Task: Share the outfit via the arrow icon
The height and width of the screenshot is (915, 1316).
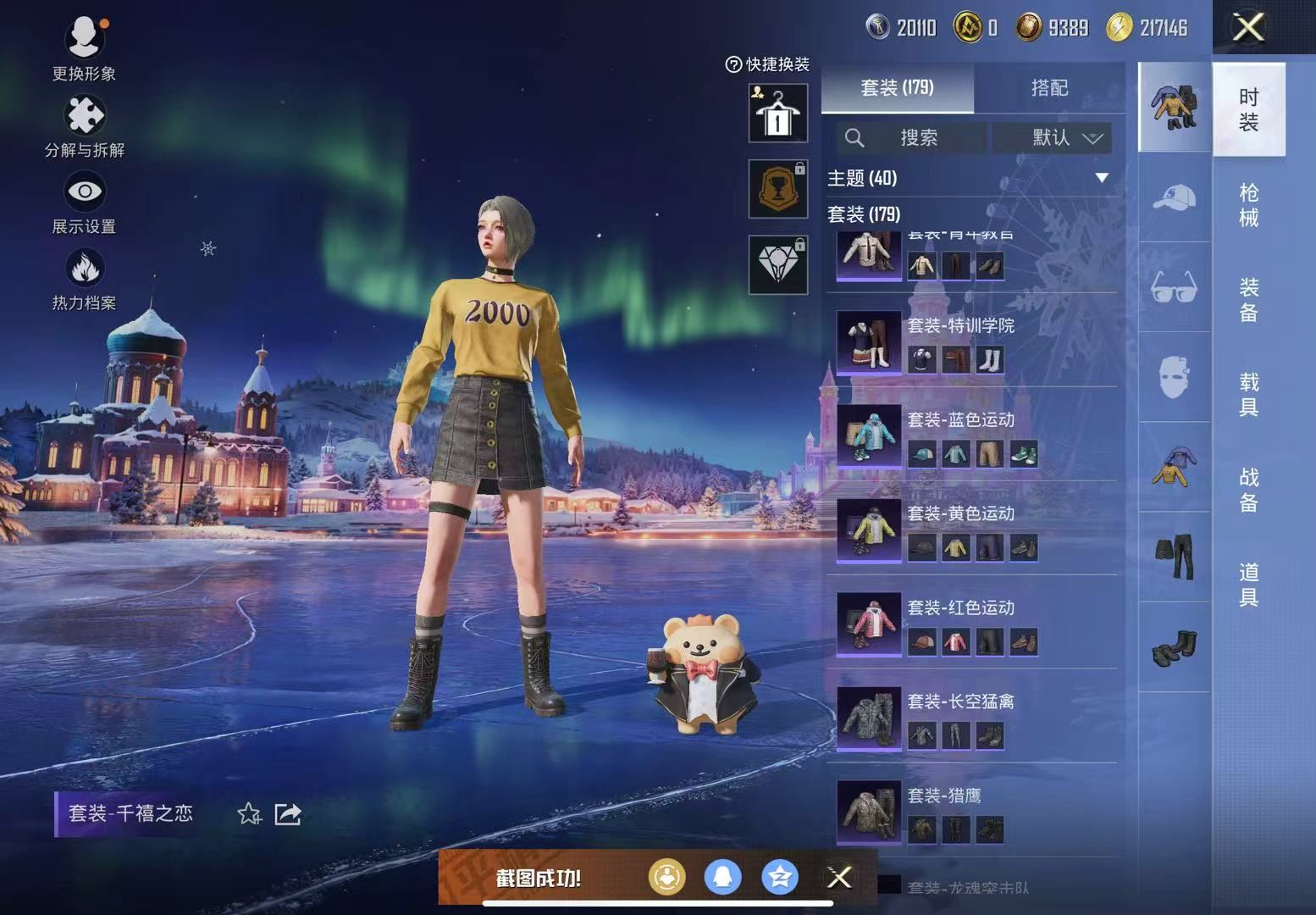Action: point(288,814)
